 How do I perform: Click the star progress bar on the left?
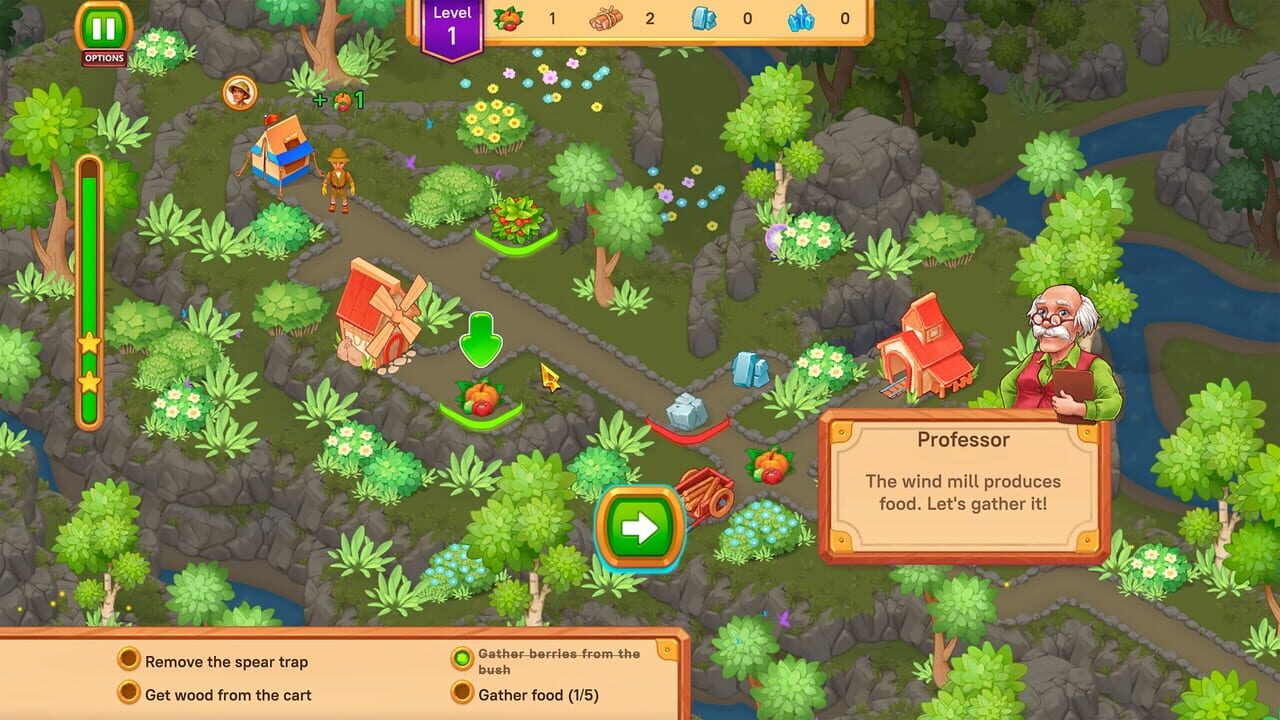pos(90,300)
